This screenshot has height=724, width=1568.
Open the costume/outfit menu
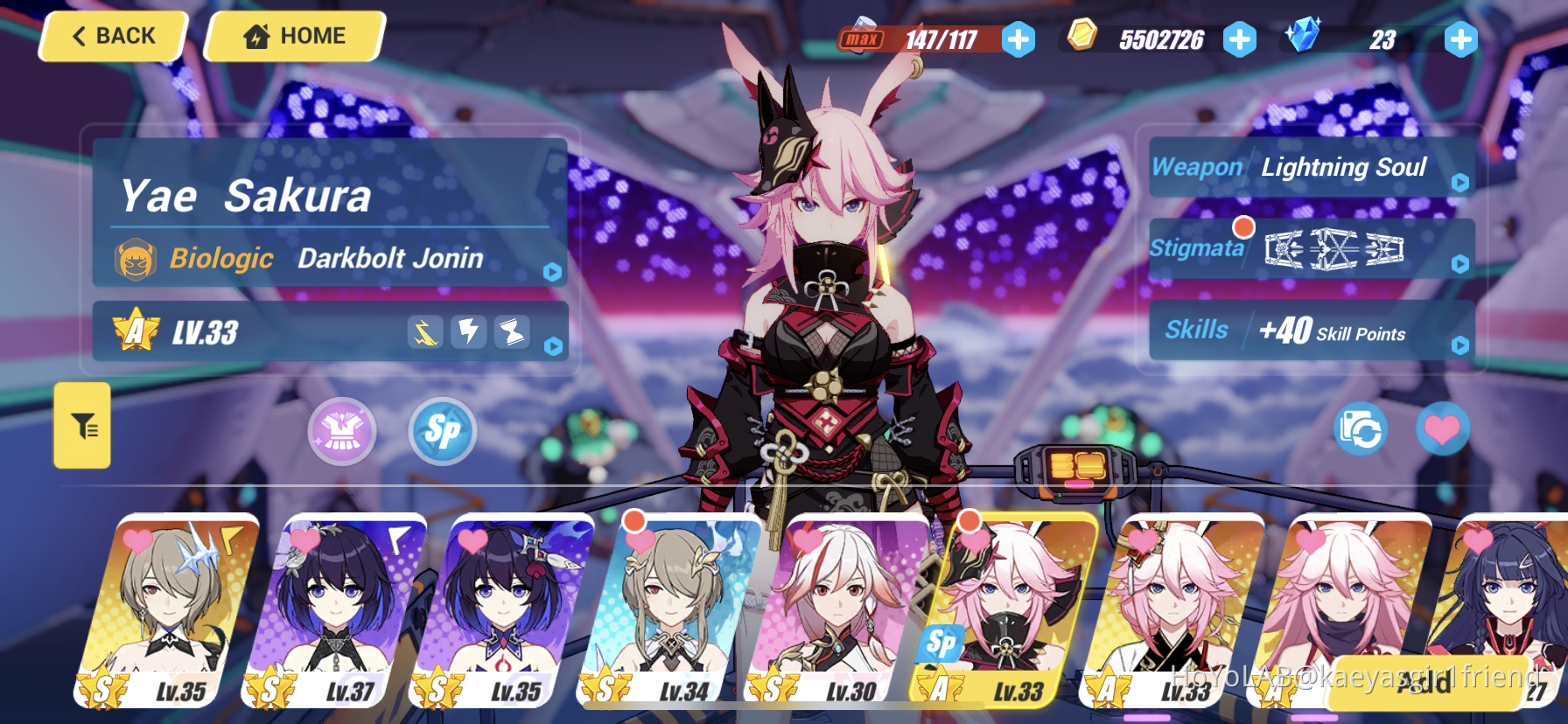tap(342, 430)
